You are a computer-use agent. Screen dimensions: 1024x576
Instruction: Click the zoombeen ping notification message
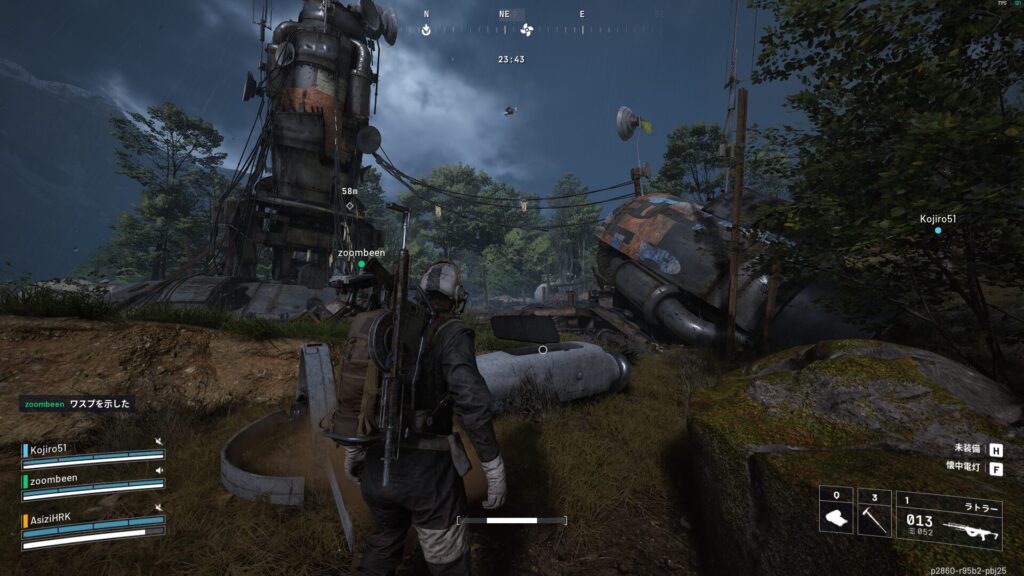77,405
